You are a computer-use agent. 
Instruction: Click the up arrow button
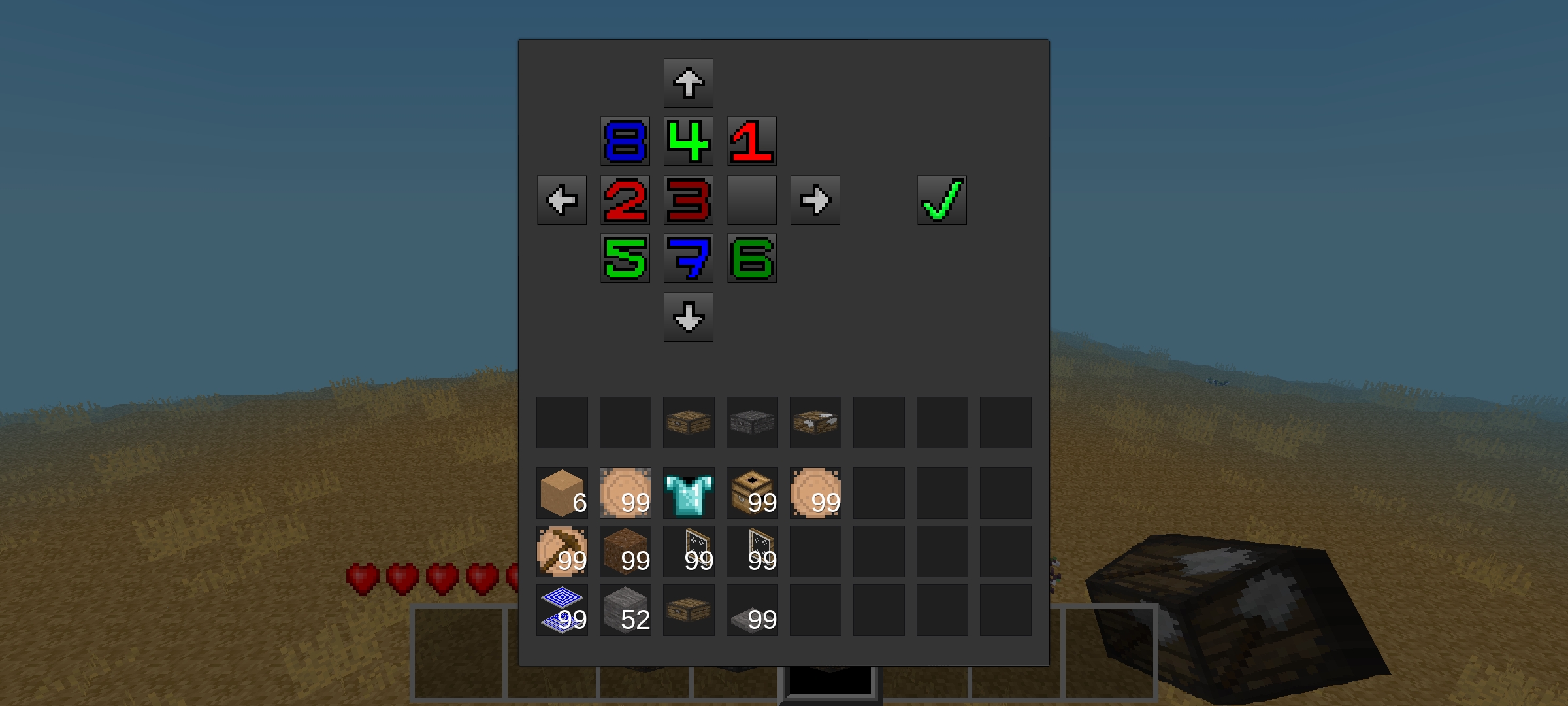click(x=688, y=83)
